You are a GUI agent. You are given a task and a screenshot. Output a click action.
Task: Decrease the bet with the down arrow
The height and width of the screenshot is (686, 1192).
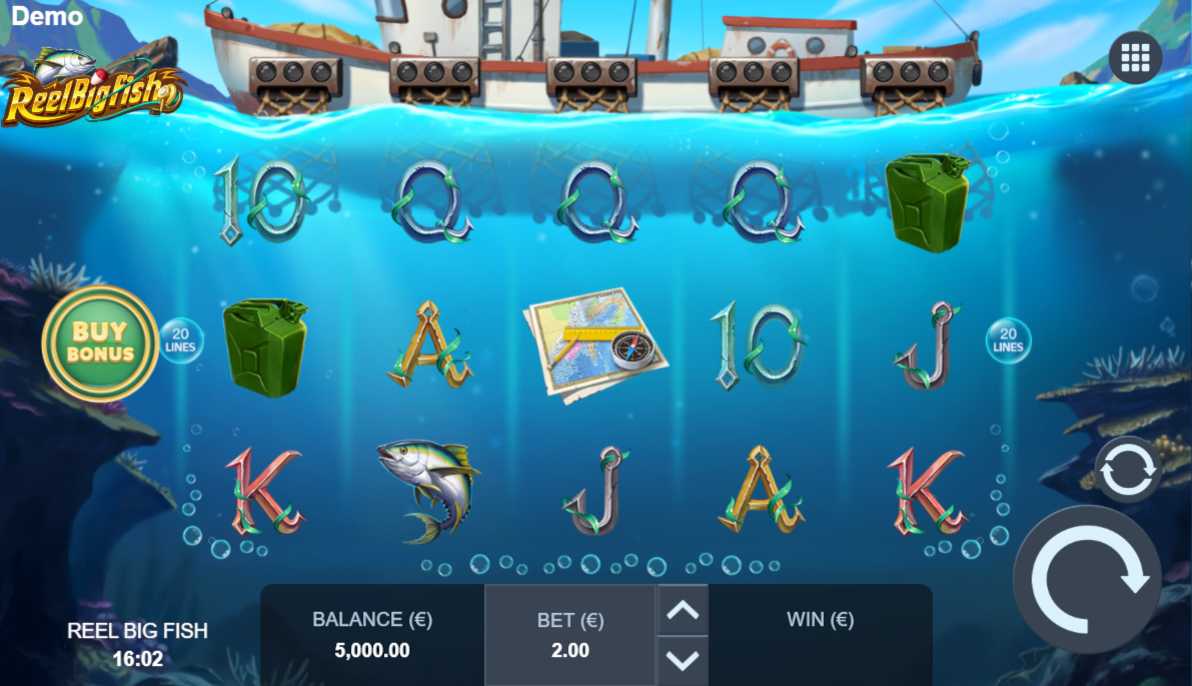(682, 659)
